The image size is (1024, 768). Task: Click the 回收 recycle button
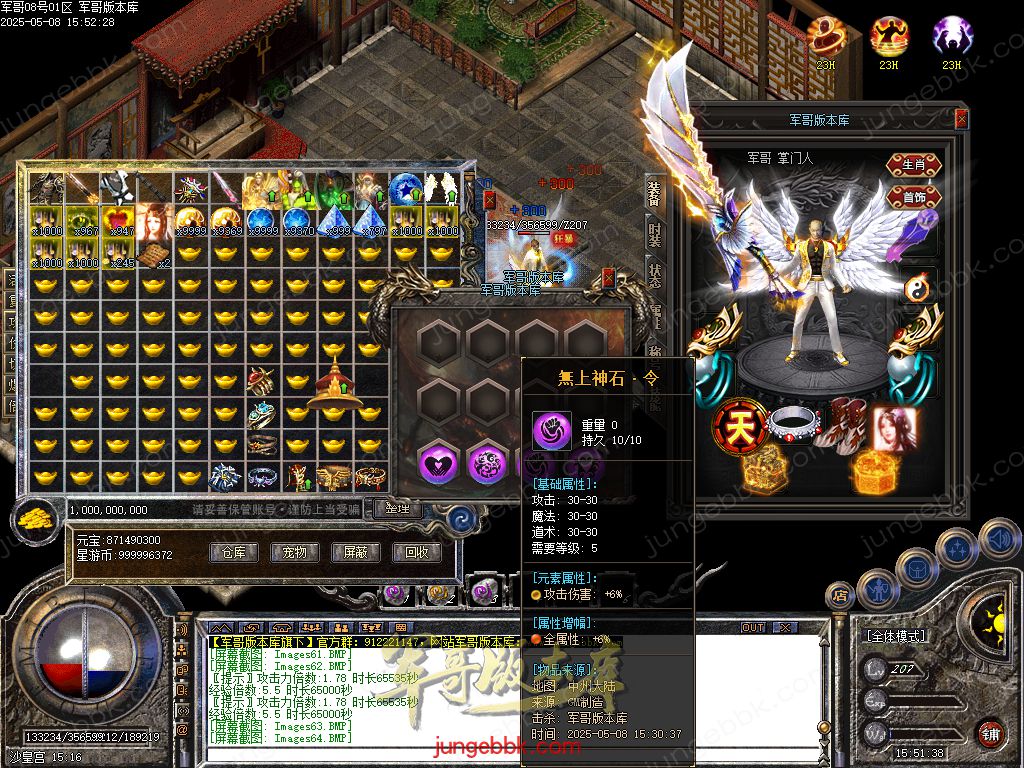[x=415, y=552]
